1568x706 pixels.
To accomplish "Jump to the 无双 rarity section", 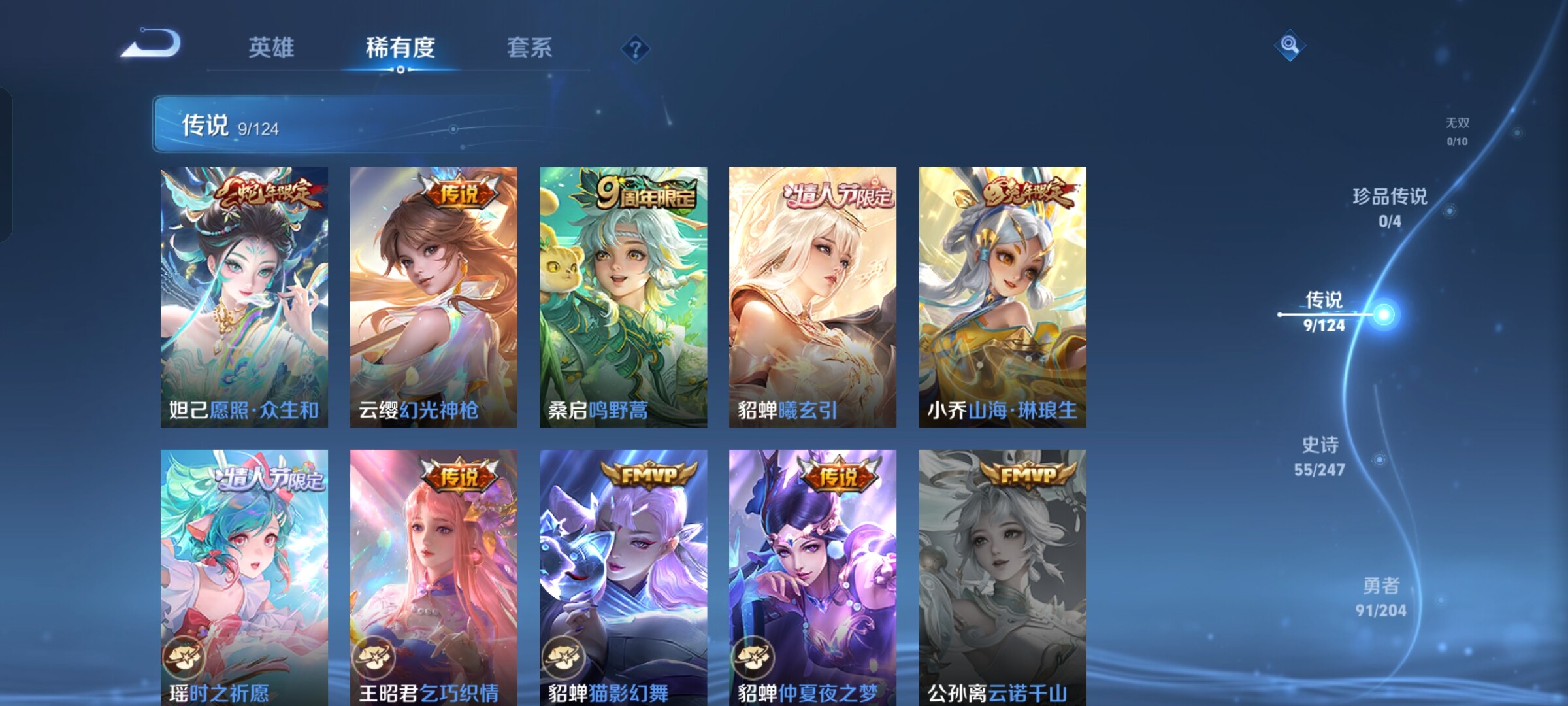I will coord(1457,131).
